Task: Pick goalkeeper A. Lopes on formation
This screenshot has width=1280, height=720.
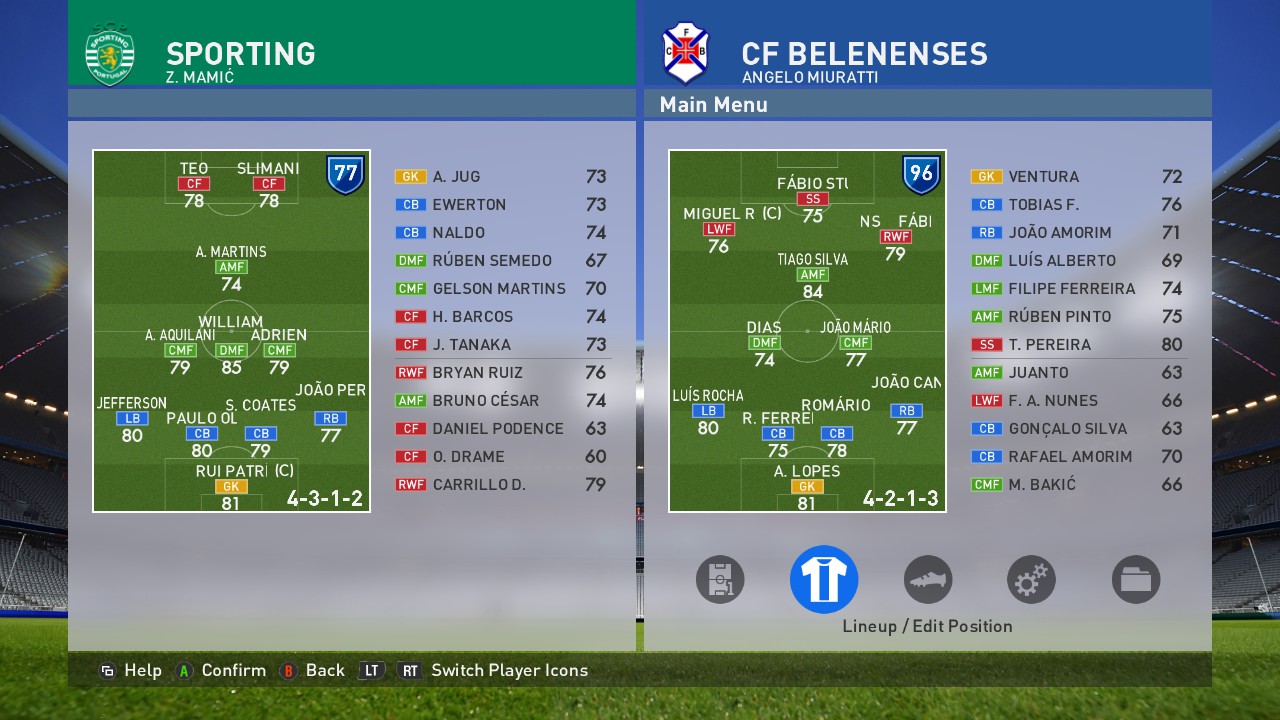Action: coord(806,487)
